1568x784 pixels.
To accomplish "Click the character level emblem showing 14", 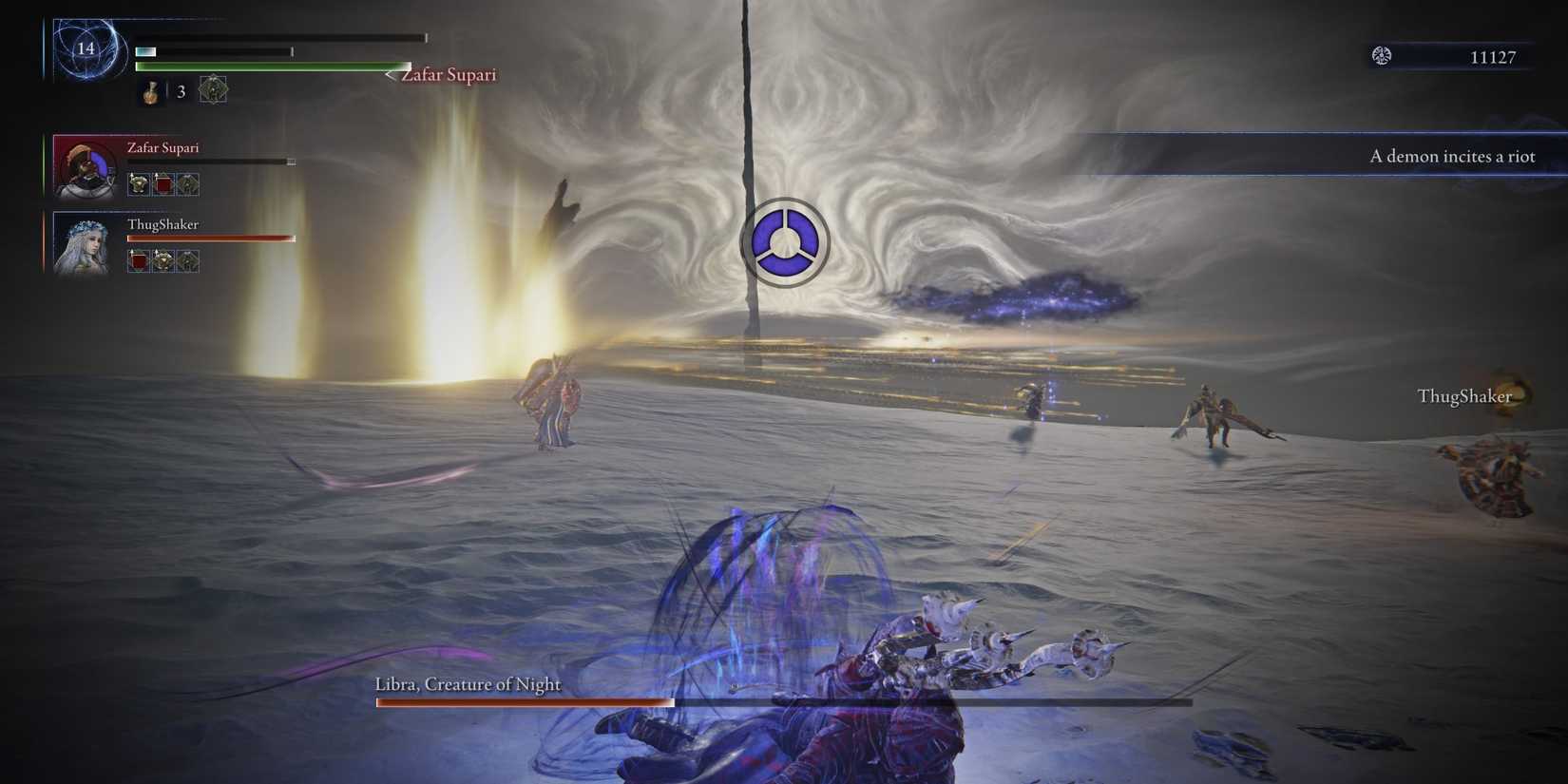I will [x=88, y=49].
